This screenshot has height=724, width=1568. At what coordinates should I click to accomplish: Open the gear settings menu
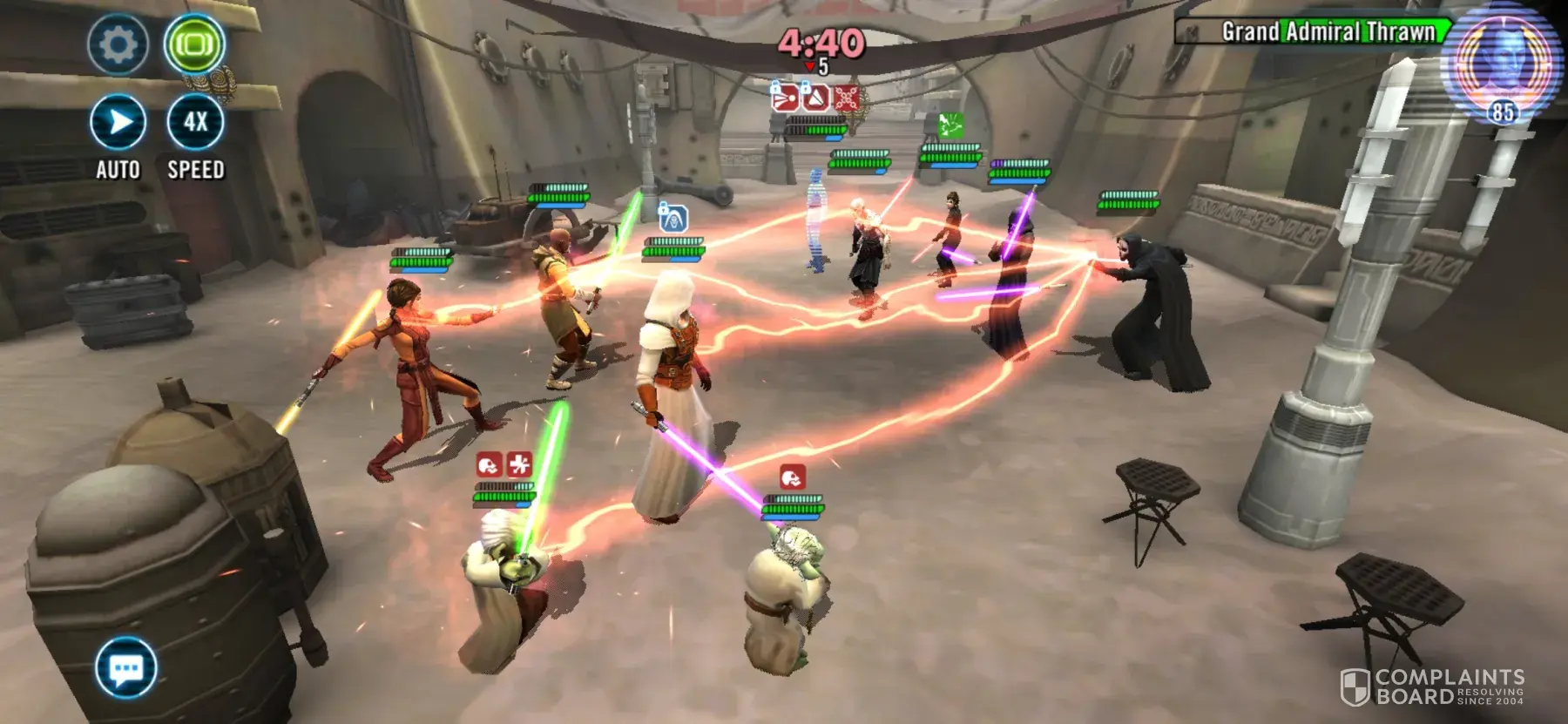(118, 45)
